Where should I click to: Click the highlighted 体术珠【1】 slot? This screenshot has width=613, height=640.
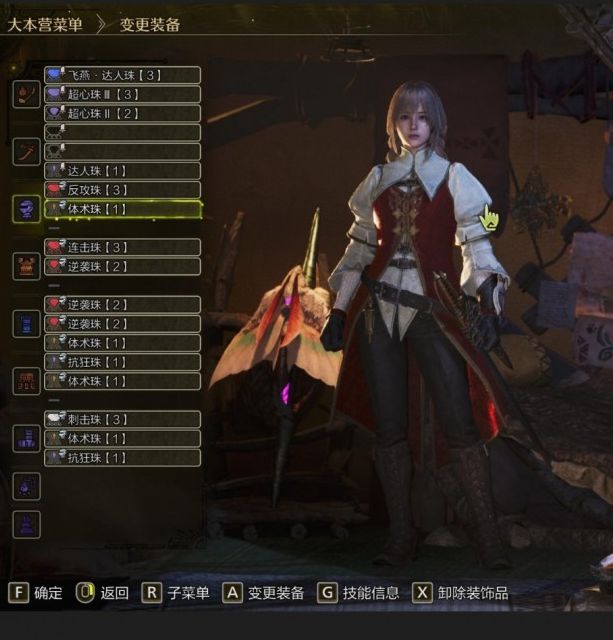pos(122,209)
